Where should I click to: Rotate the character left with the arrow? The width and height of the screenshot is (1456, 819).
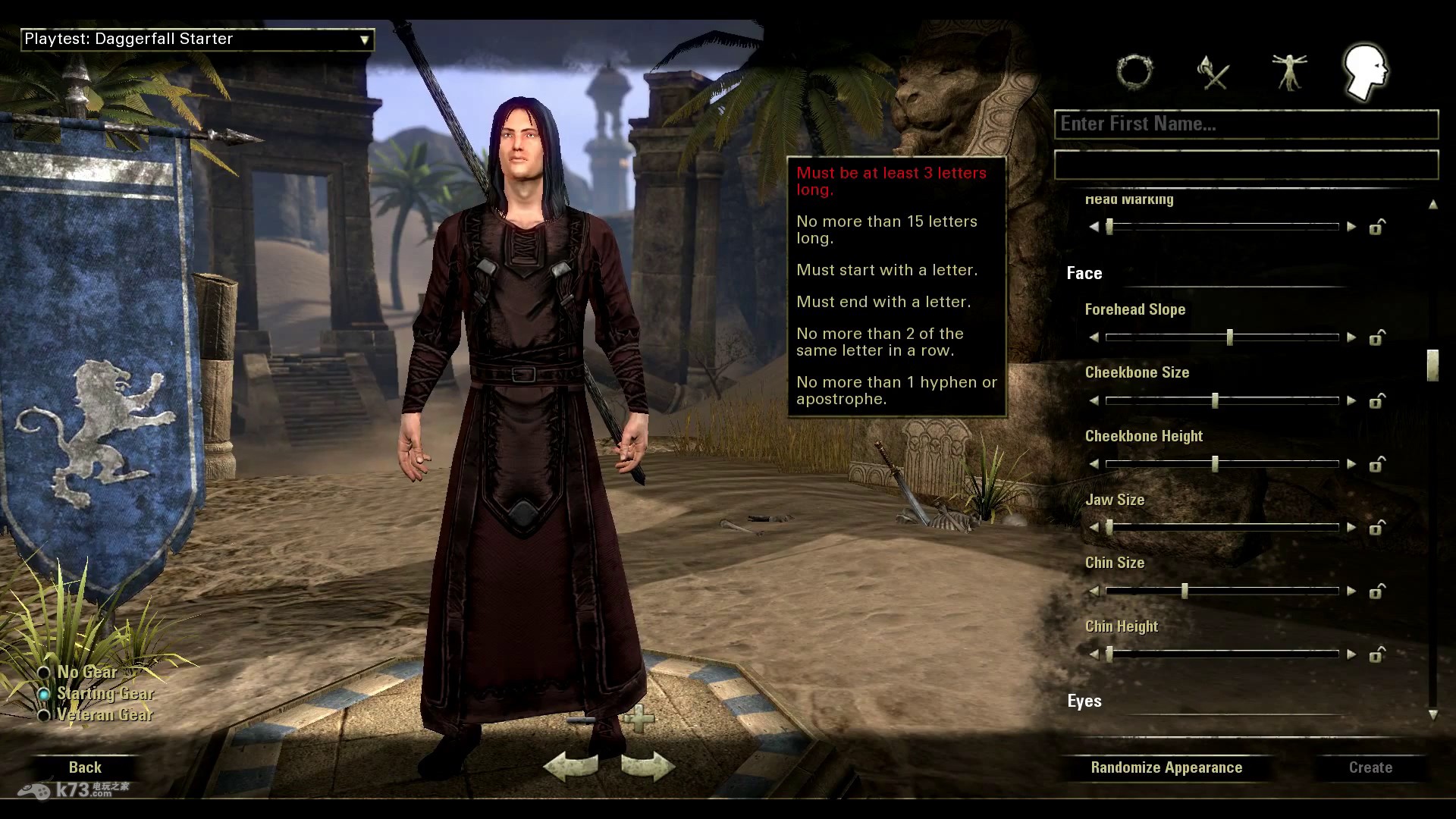coord(570,767)
